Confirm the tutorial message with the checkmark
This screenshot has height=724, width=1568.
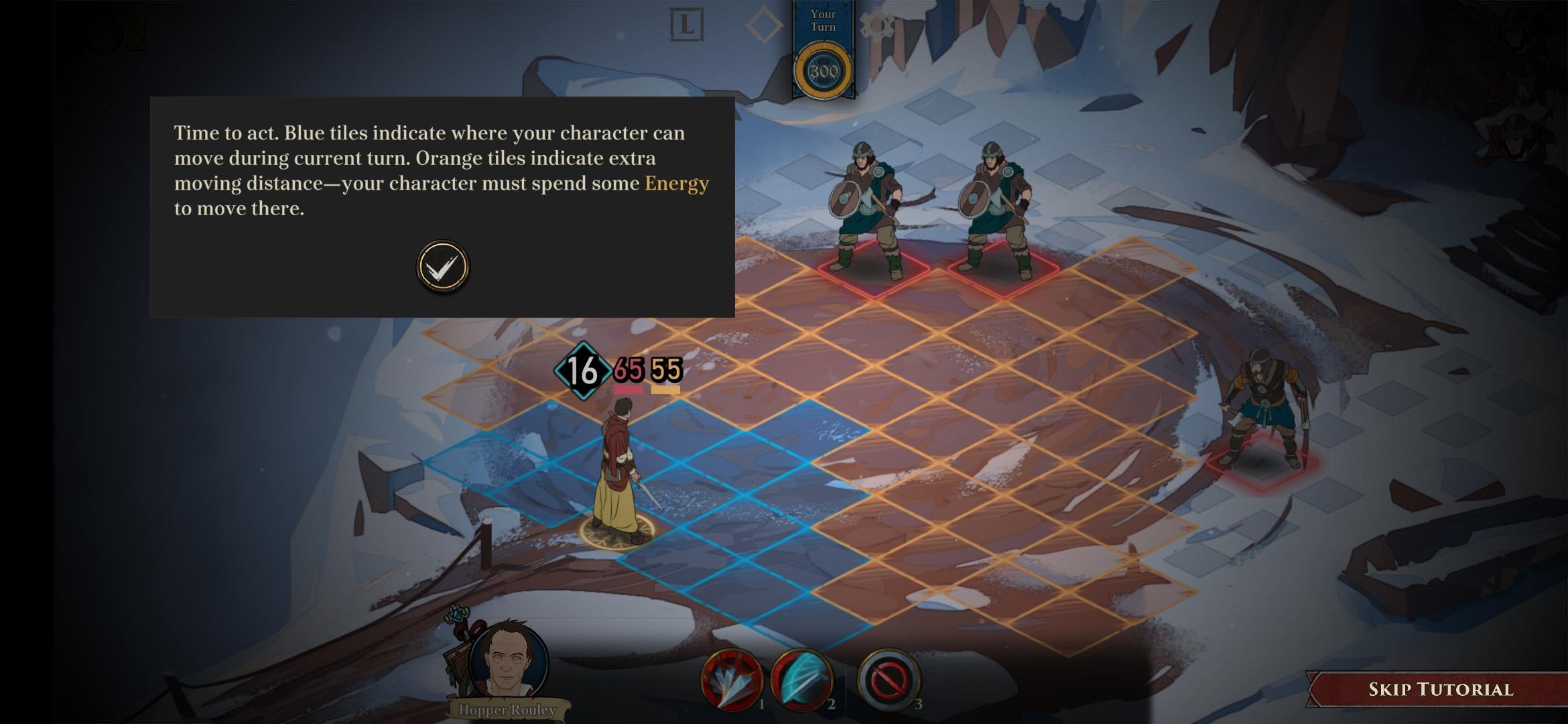(443, 267)
